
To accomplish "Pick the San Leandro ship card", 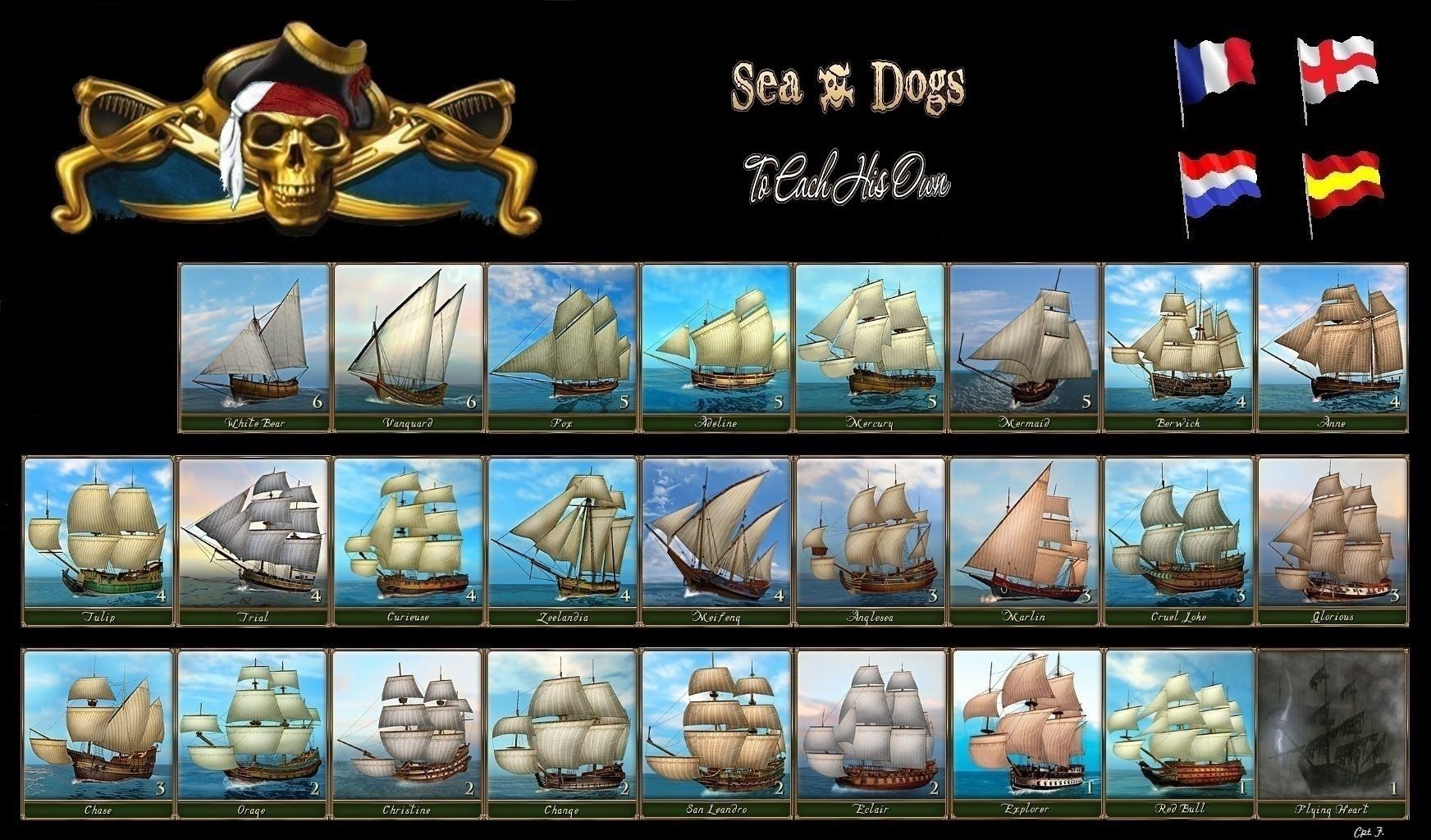I will click(716, 733).
